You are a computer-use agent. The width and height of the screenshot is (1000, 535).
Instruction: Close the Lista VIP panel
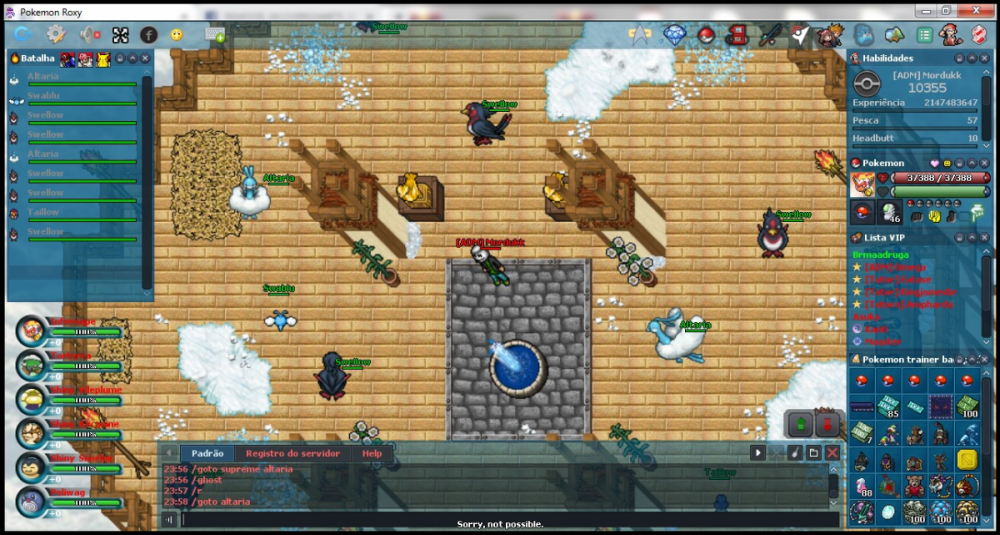click(984, 237)
